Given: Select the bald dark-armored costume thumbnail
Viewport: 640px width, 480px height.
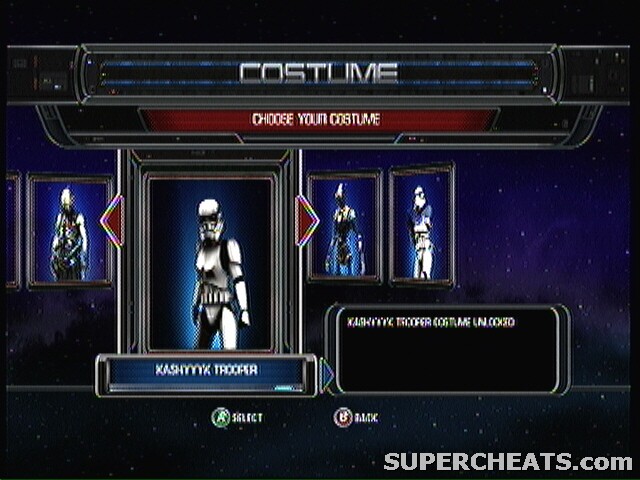Looking at the screenshot, I should coord(68,232).
